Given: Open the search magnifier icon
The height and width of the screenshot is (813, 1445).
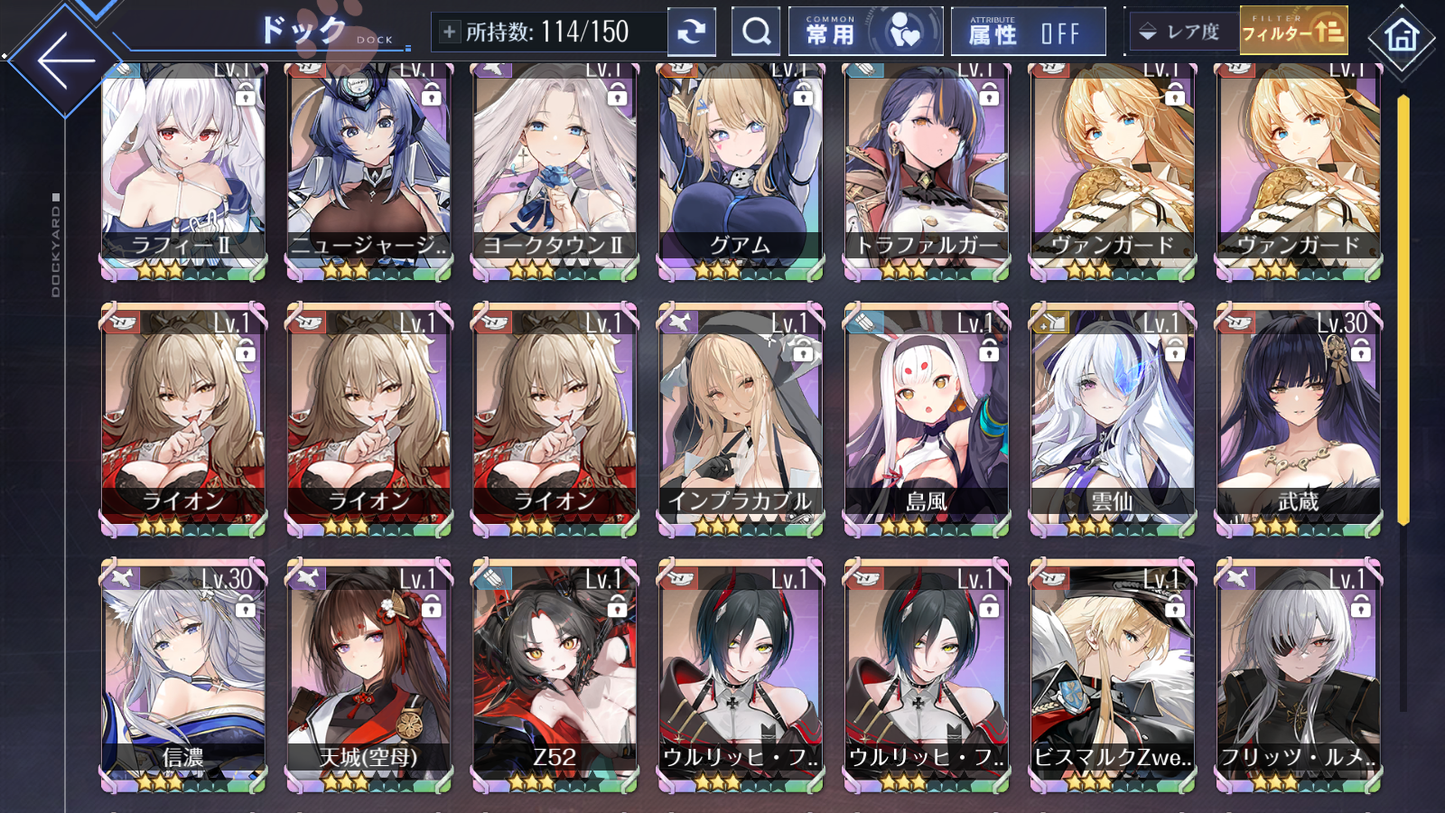Looking at the screenshot, I should coord(755,31).
